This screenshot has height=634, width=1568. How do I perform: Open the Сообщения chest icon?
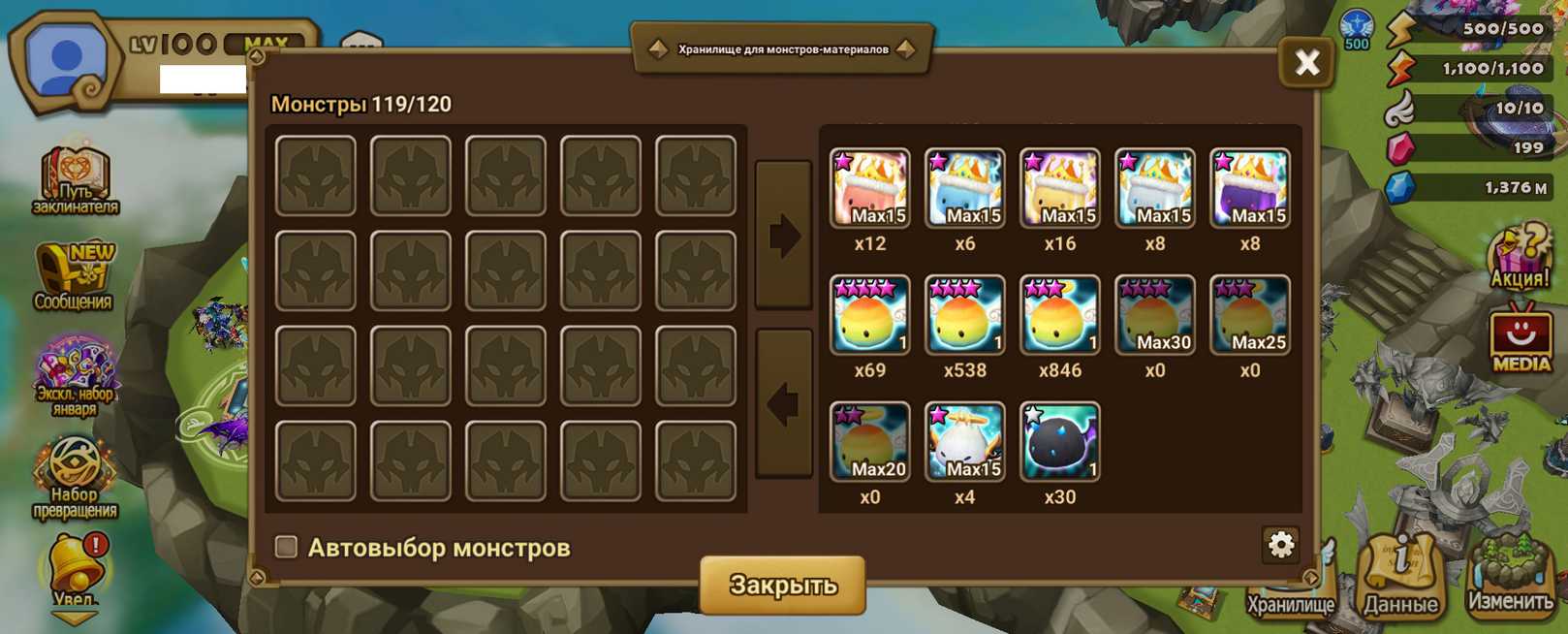tap(74, 276)
